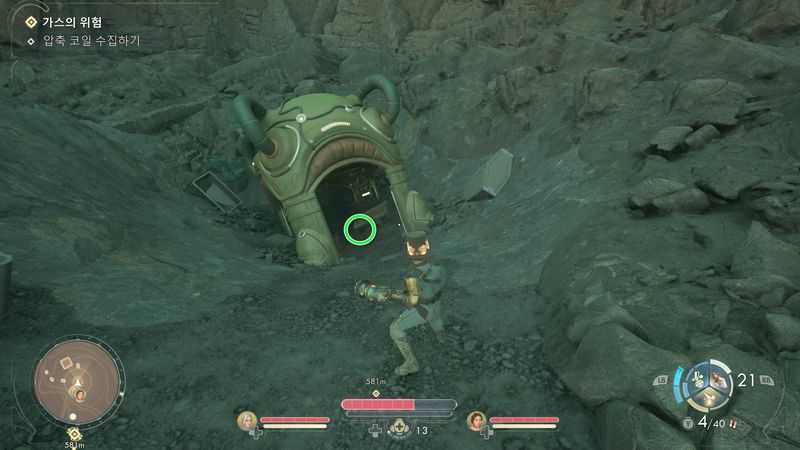Select the blonde companion portrait
This screenshot has height=450, width=800.
click(247, 421)
